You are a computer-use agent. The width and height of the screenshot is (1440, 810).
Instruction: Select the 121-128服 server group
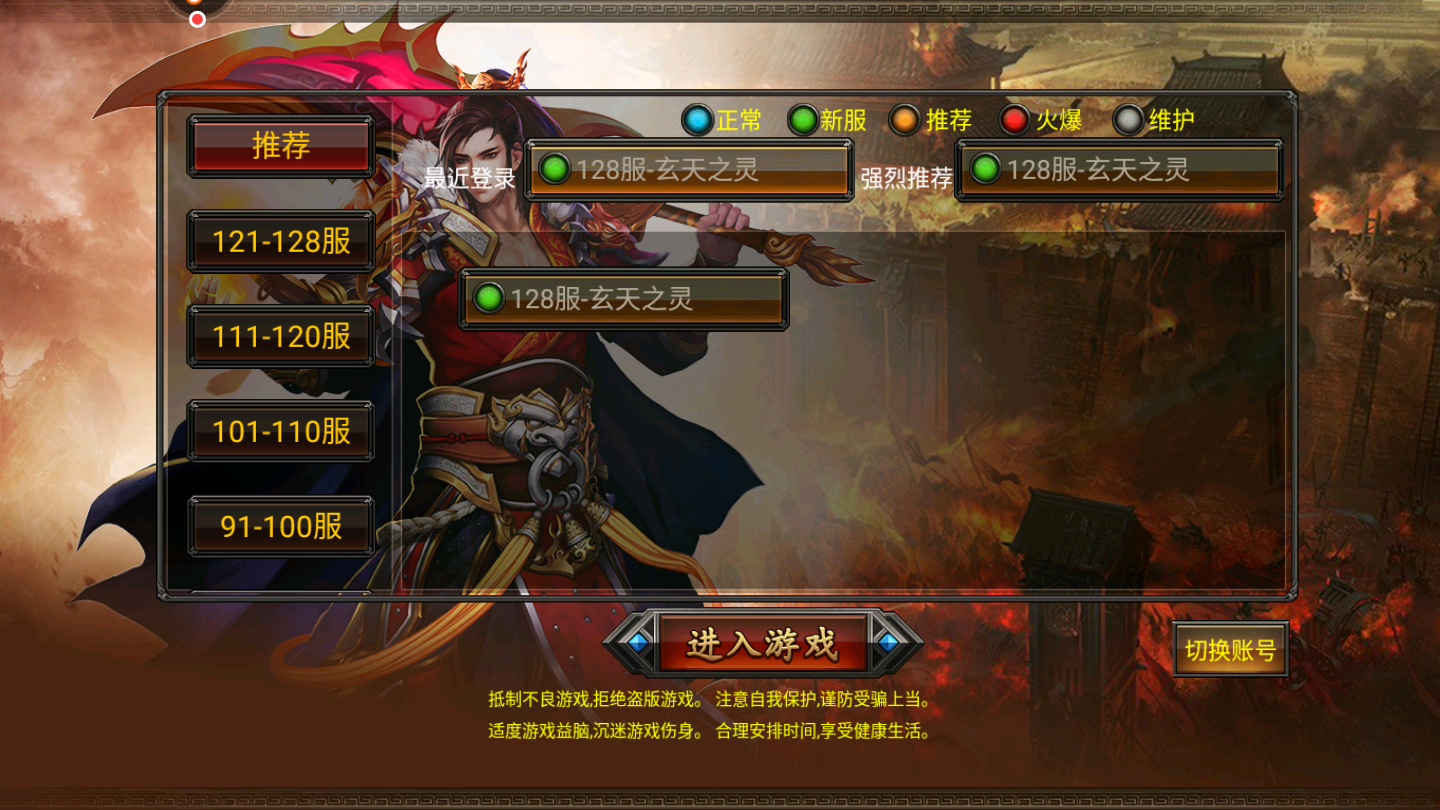pos(281,240)
